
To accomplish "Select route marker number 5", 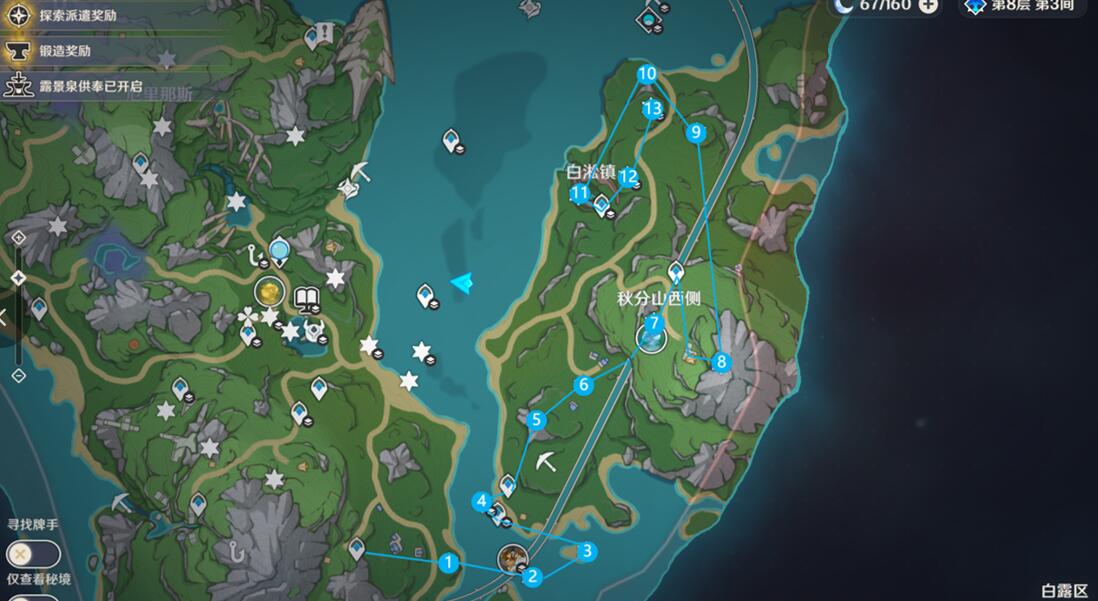I will click(537, 420).
